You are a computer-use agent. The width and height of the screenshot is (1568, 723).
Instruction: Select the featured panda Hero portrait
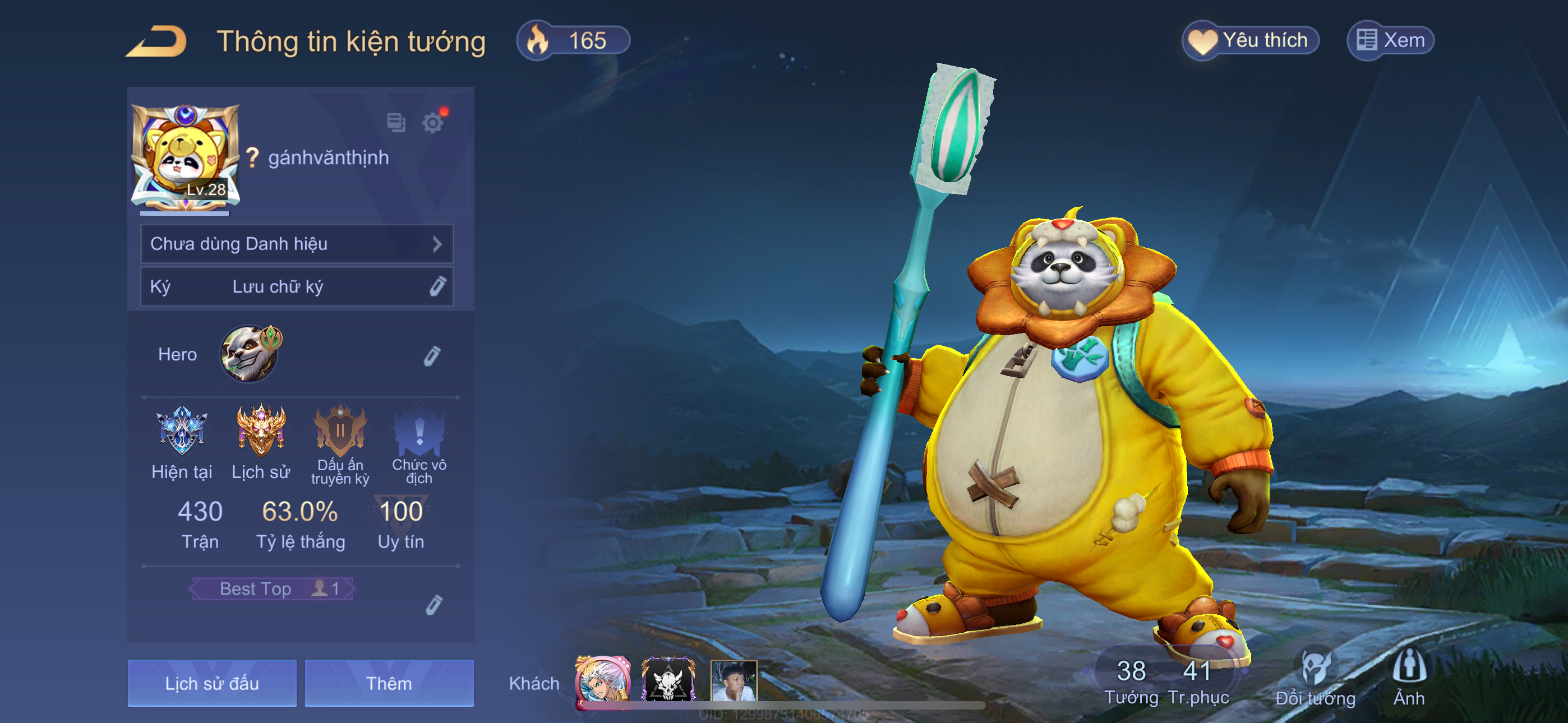pyautogui.click(x=250, y=354)
